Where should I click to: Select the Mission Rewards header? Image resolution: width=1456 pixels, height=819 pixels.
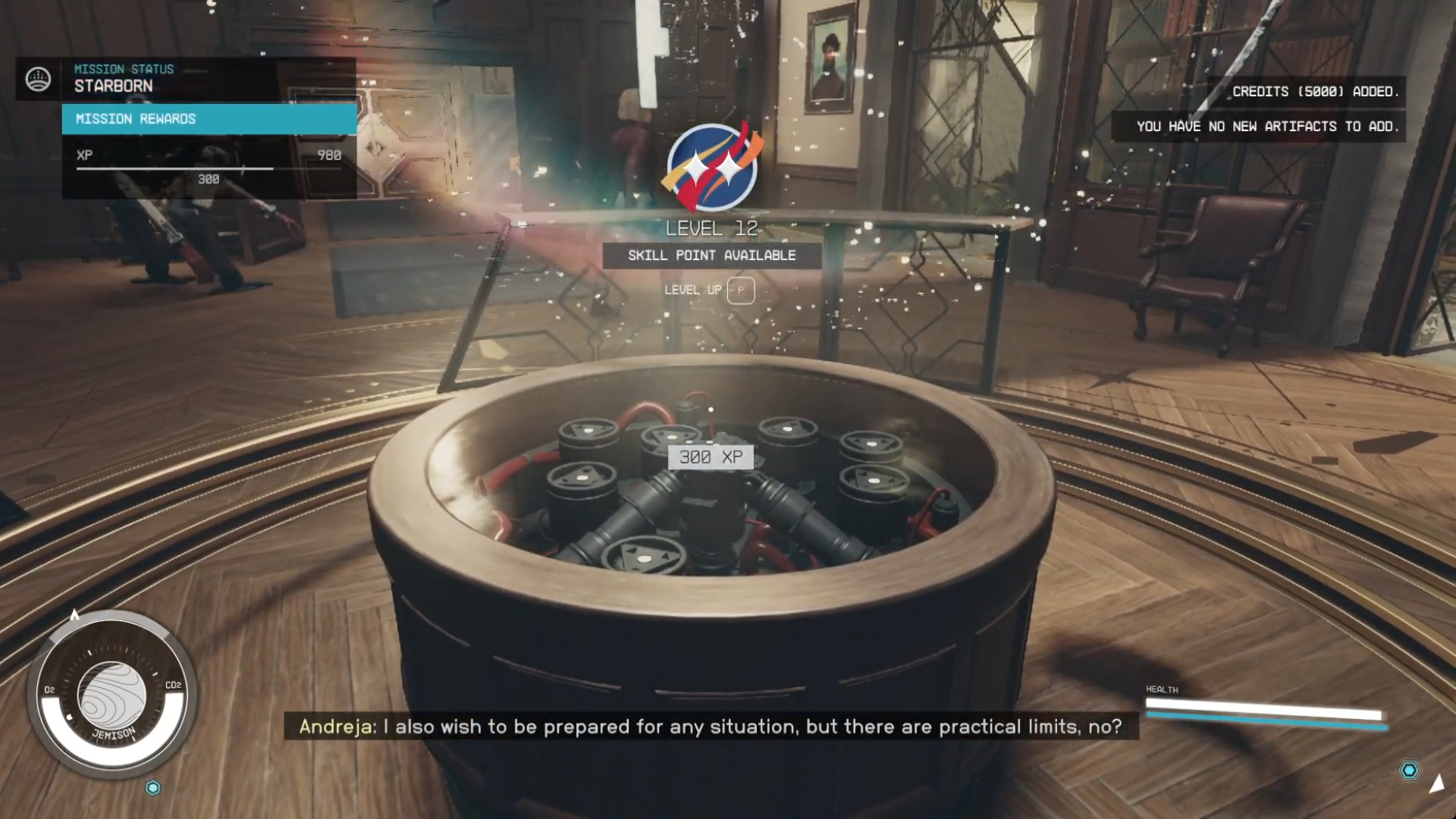pos(209,119)
